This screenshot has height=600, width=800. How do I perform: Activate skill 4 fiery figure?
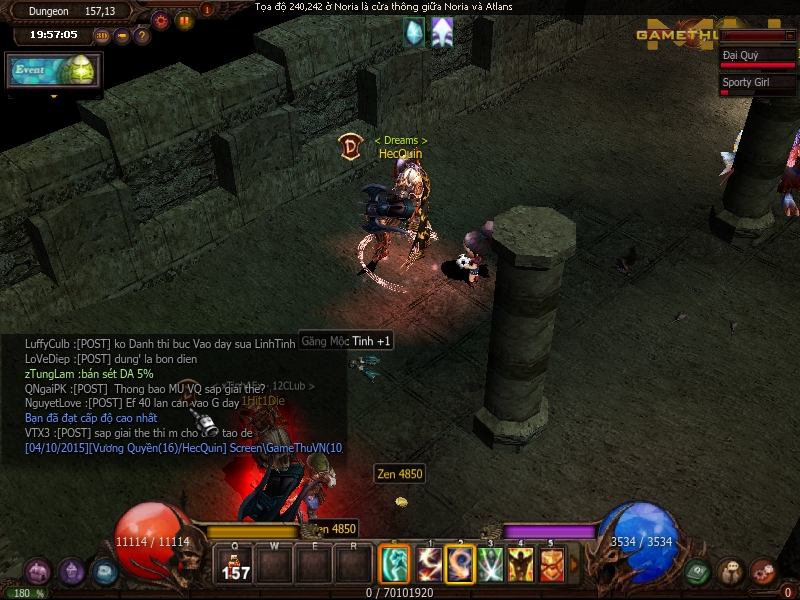click(x=520, y=565)
